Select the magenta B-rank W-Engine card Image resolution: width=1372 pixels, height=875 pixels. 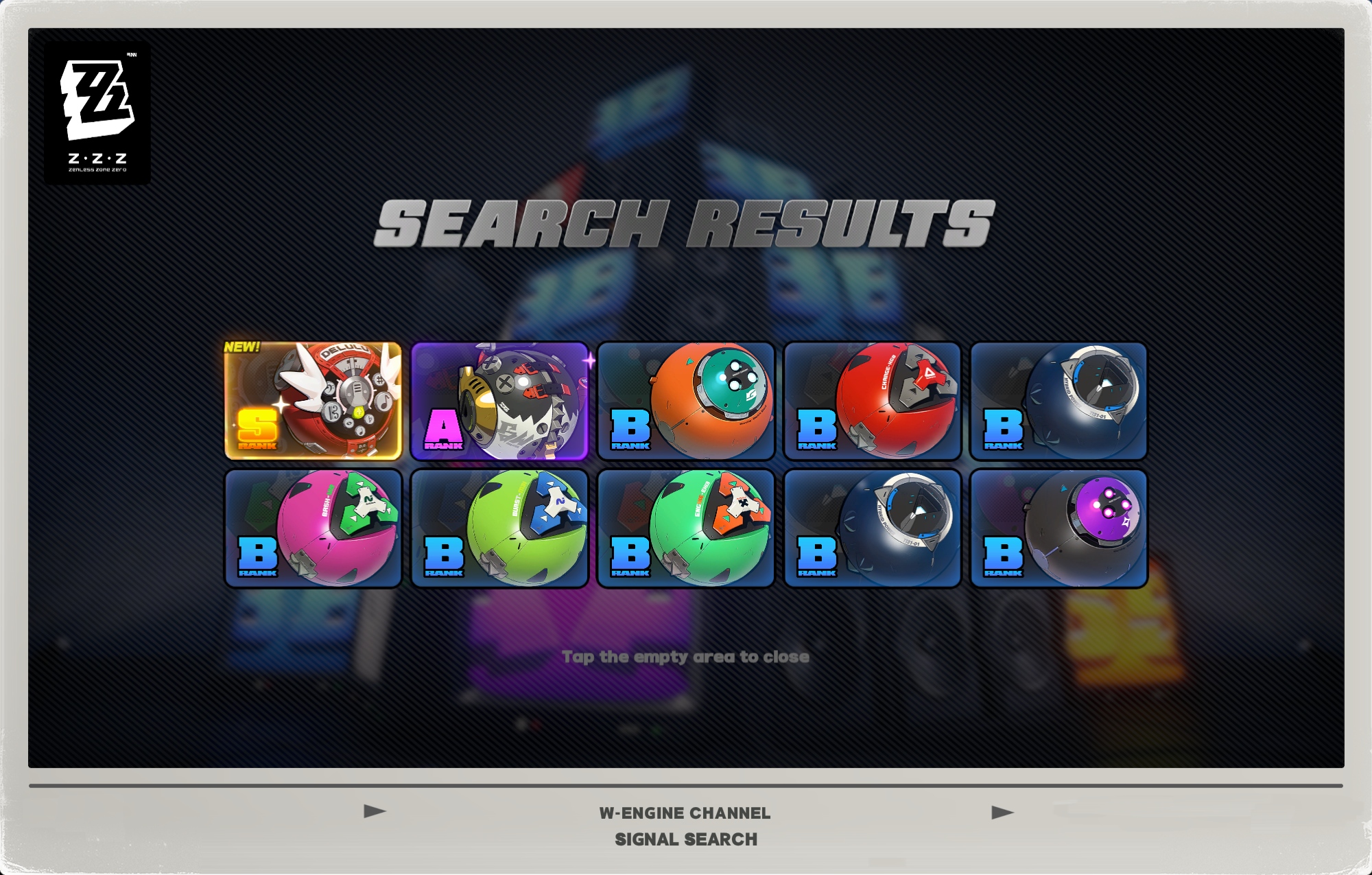coord(314,528)
